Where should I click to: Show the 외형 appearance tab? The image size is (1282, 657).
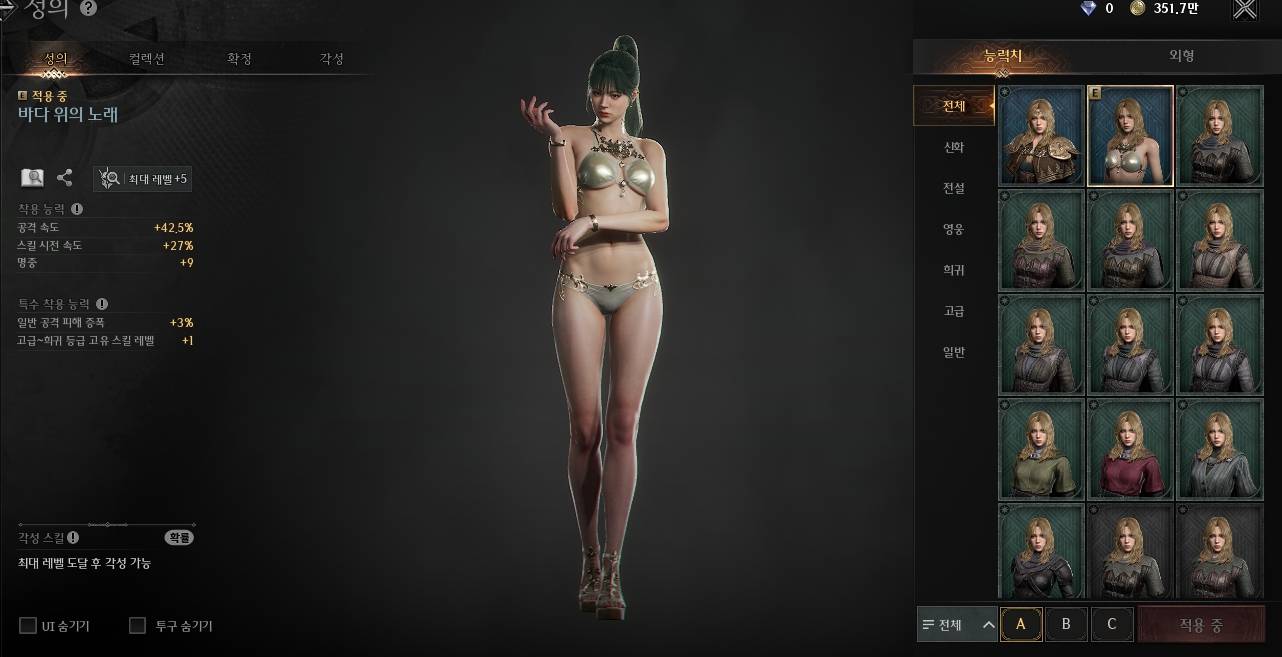1182,56
